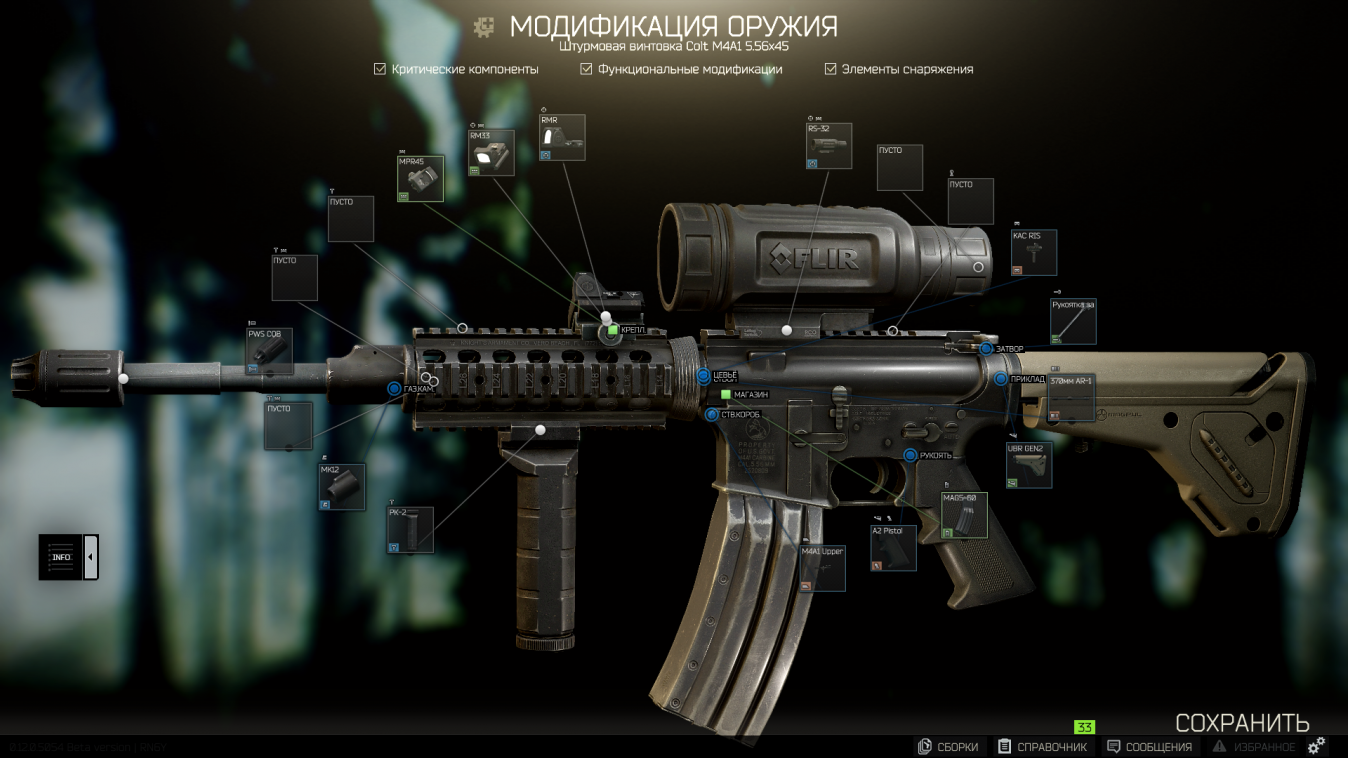1348x758 pixels.
Task: Select the RMR sight slot
Action: tap(562, 138)
